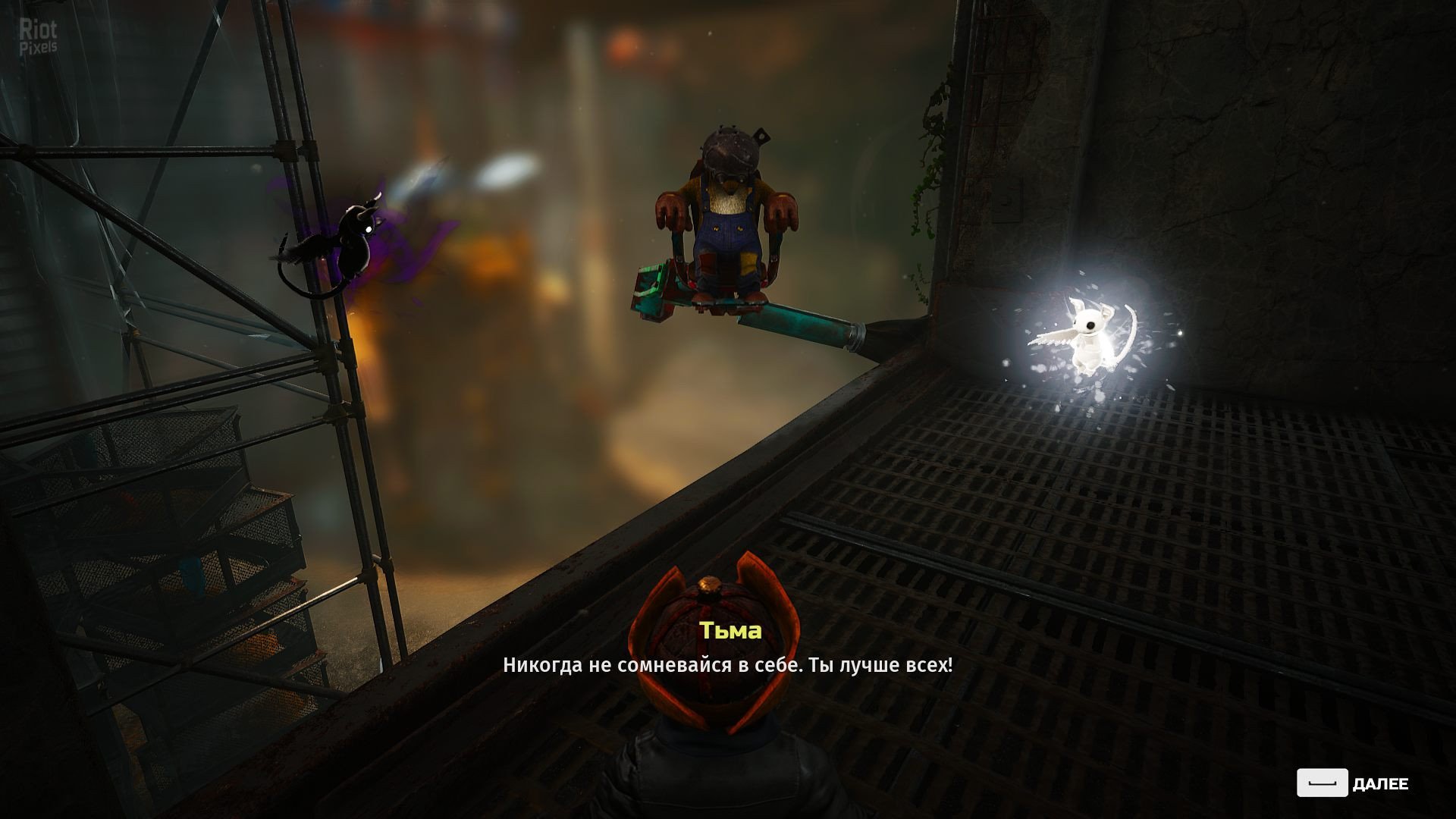Continue the dialogue with ДАЛЕЕ
1456x819 pixels.
[x=1352, y=783]
